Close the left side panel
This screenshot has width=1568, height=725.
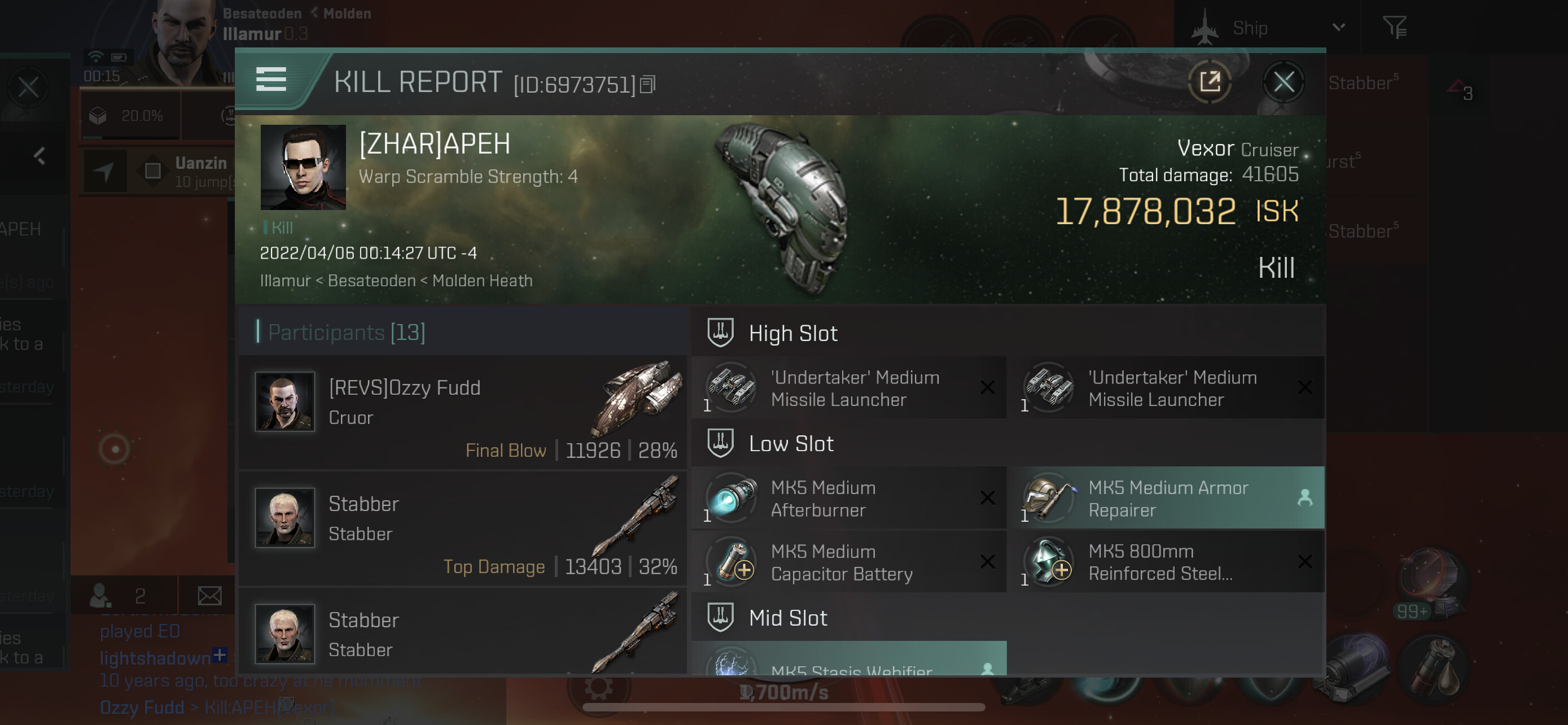[28, 87]
